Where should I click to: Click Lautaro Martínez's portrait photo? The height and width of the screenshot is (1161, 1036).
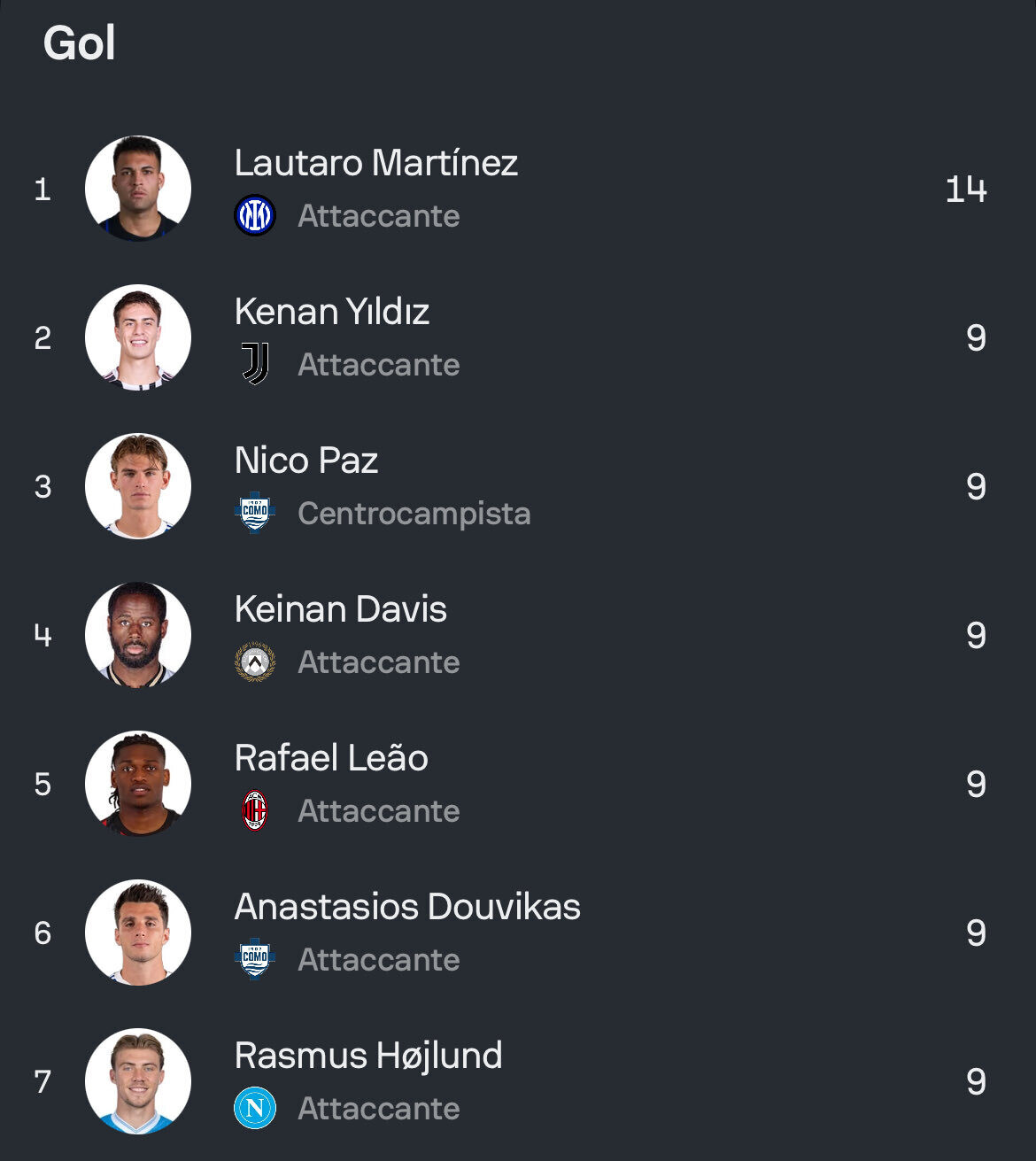click(x=138, y=189)
